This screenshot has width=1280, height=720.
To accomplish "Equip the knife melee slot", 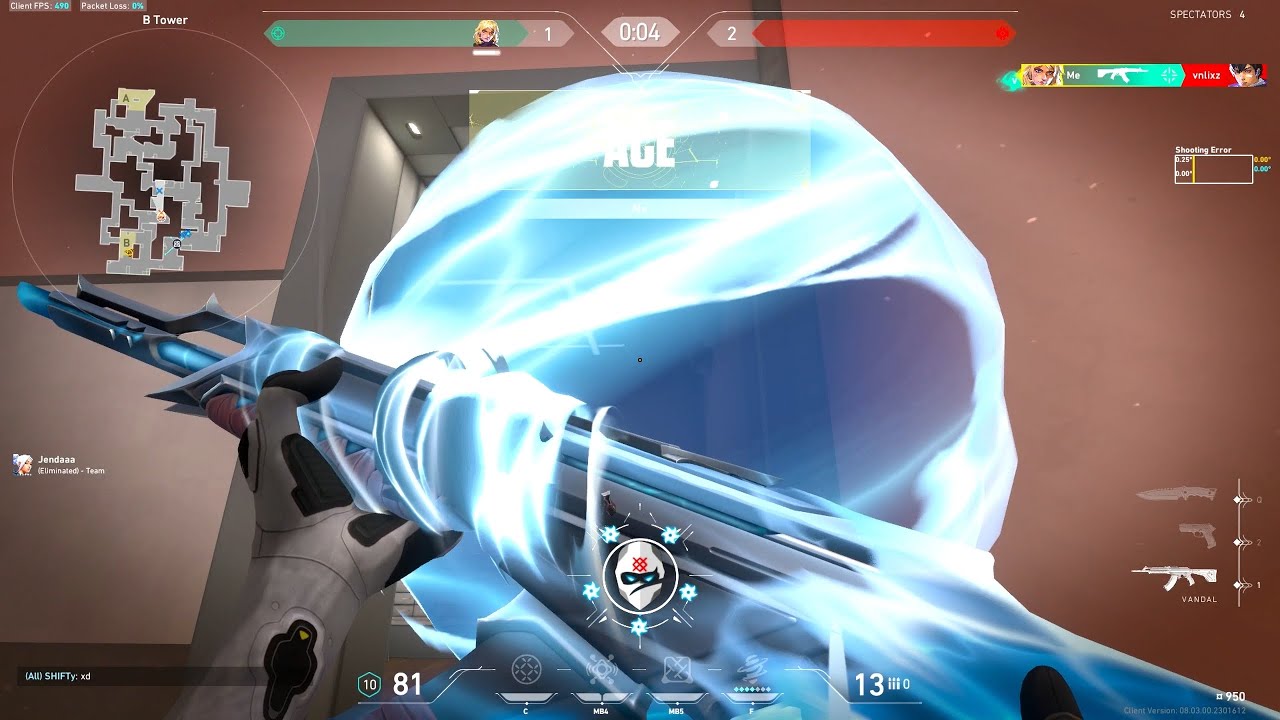I will (1176, 493).
